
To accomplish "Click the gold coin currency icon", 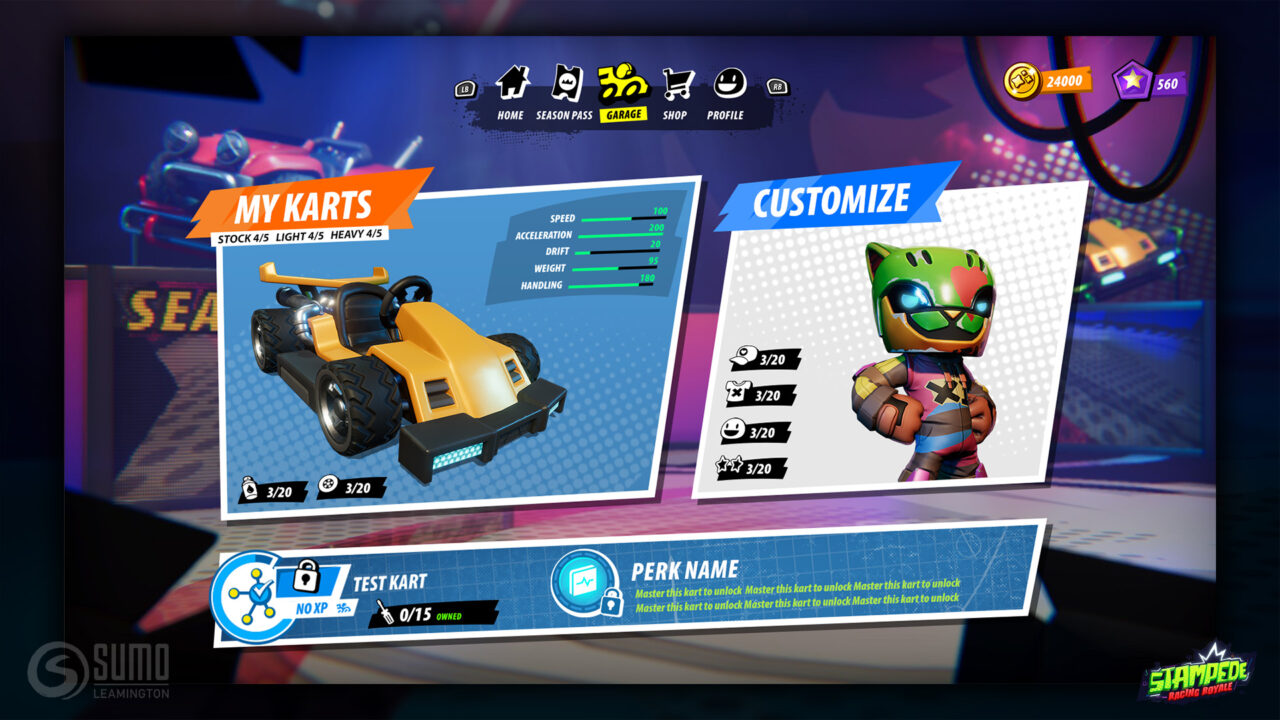I will coord(1023,80).
